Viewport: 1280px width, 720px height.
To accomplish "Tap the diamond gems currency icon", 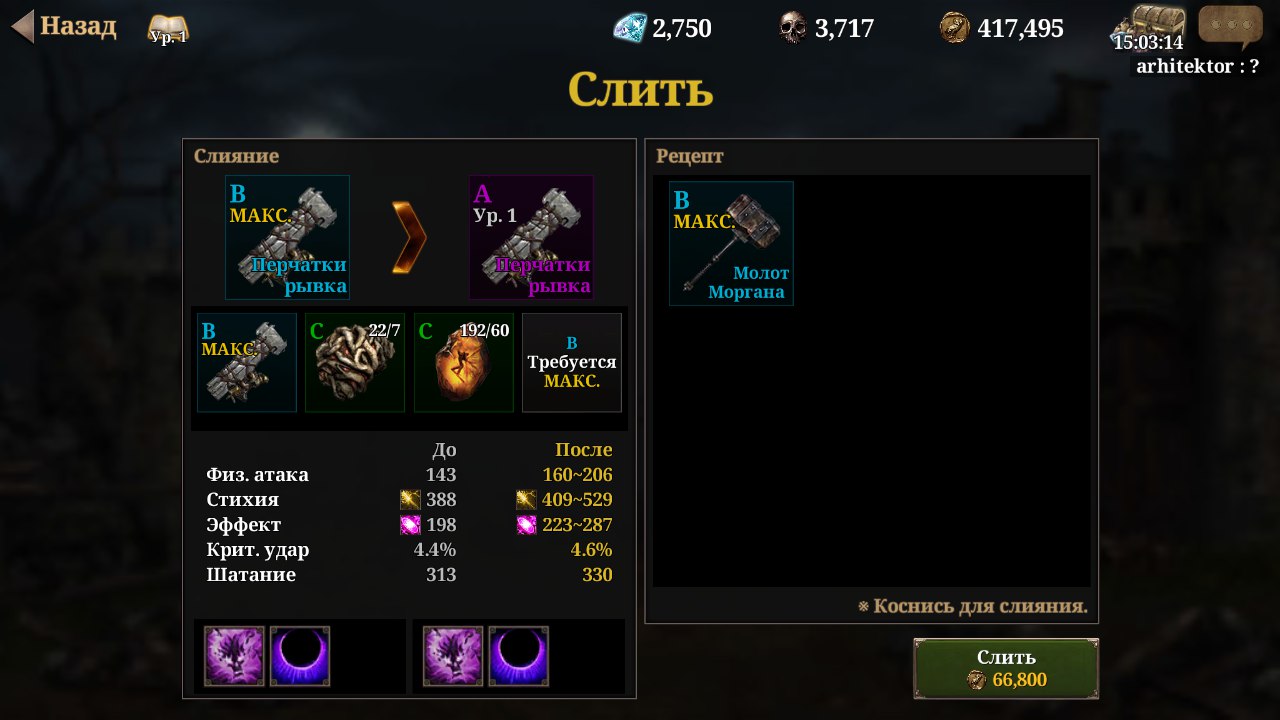I will pos(630,27).
